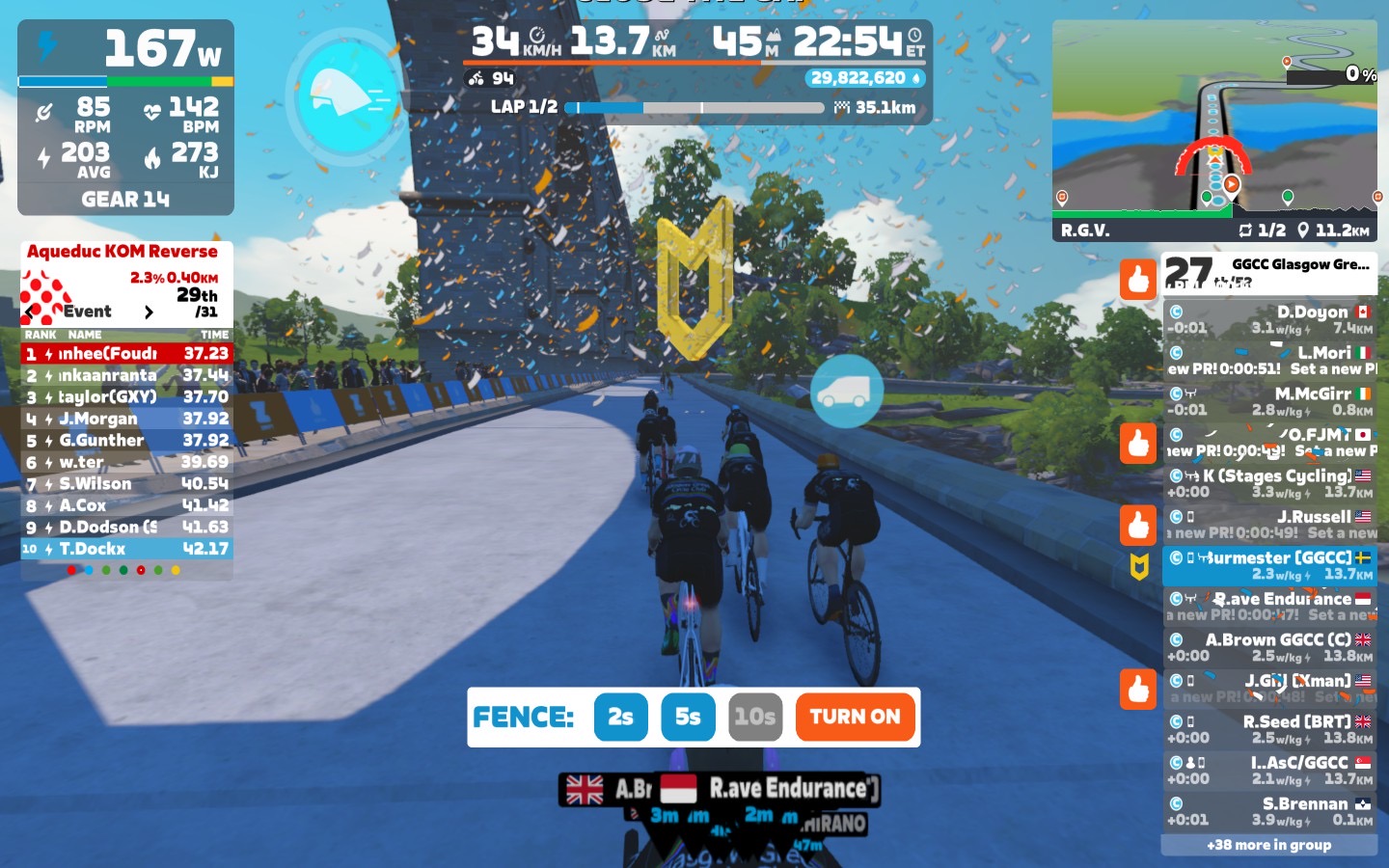Open the R.G.V. route minimap
1389x868 pixels.
(1214, 130)
